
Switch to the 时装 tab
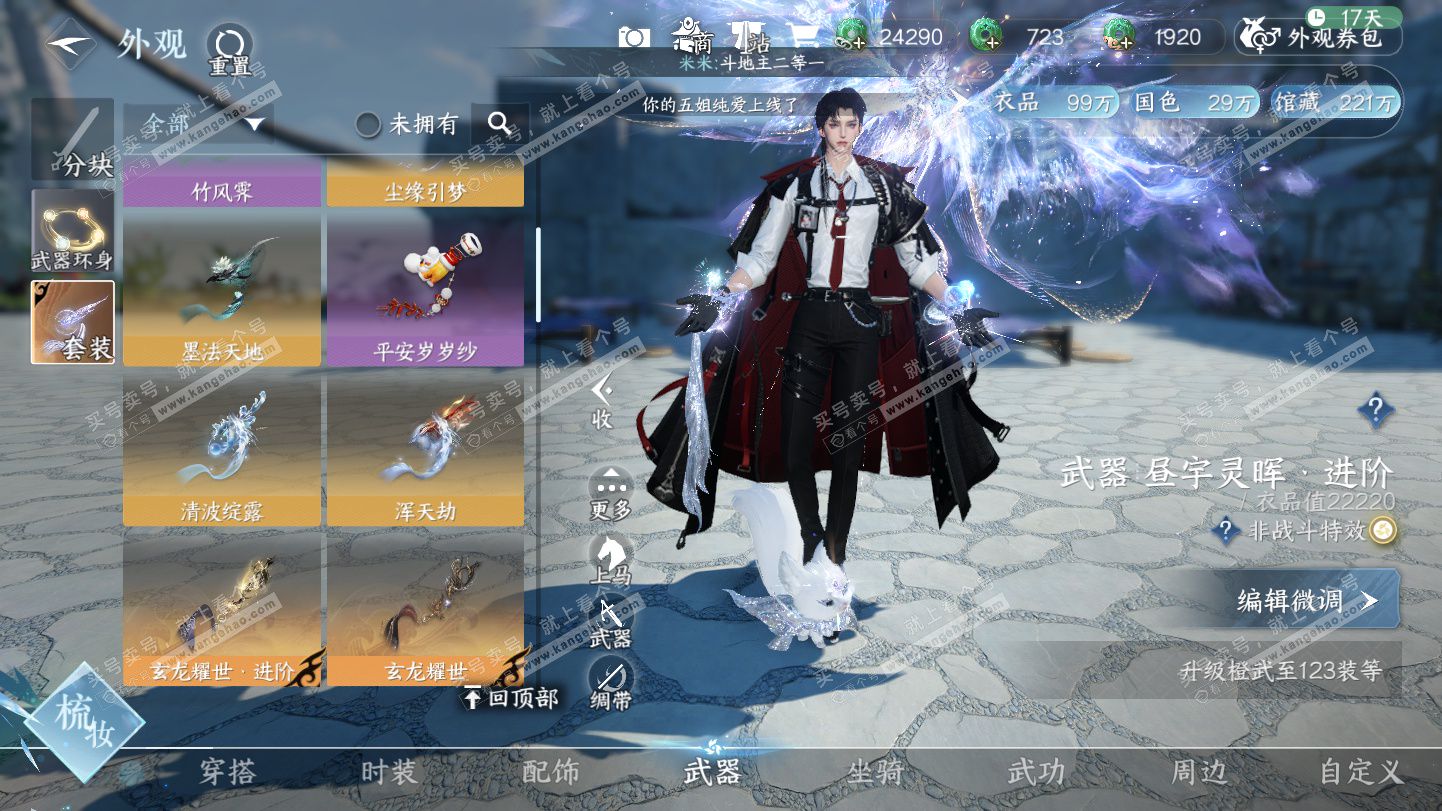pyautogui.click(x=389, y=772)
